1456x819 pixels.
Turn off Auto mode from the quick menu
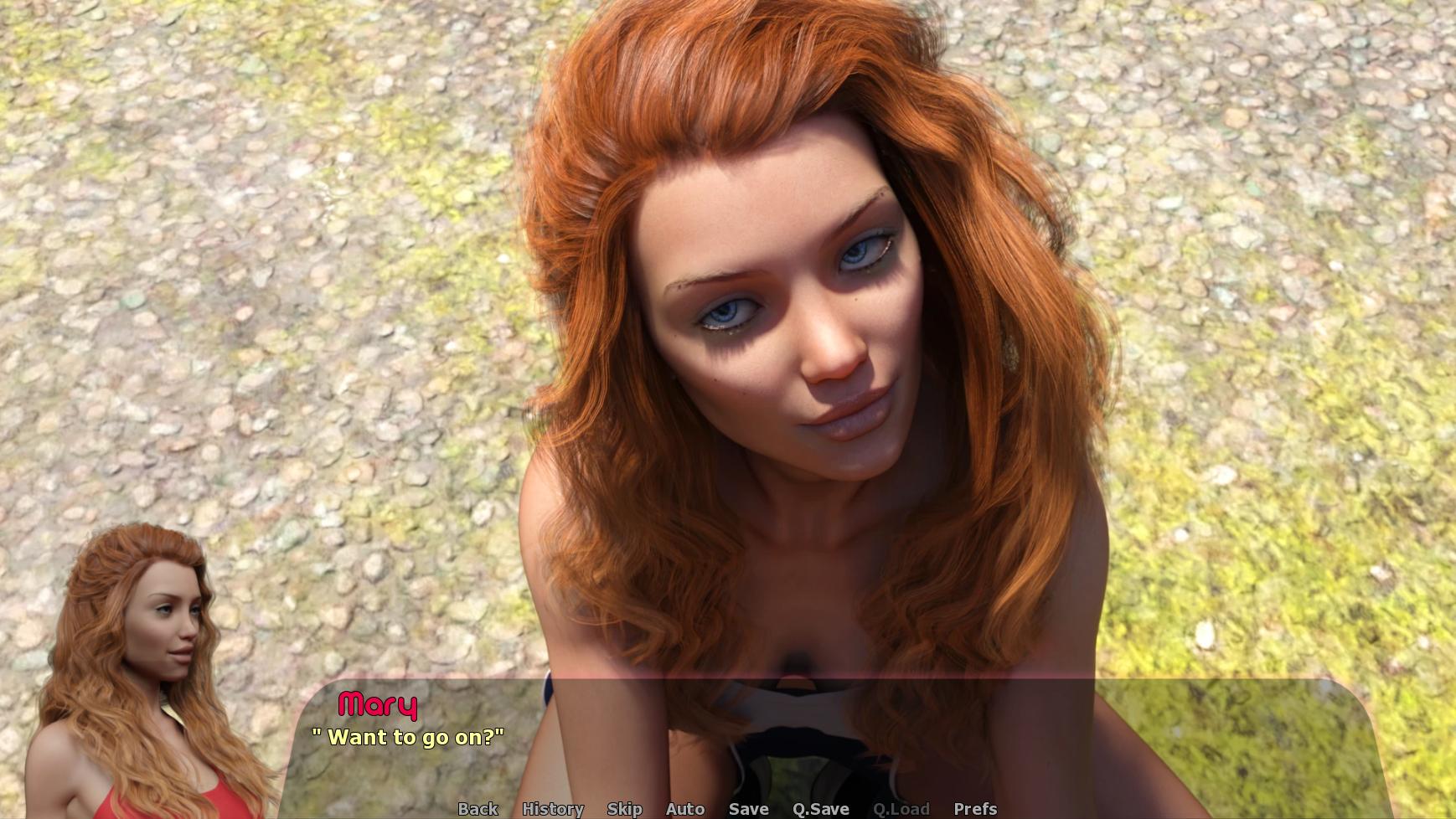tap(684, 809)
